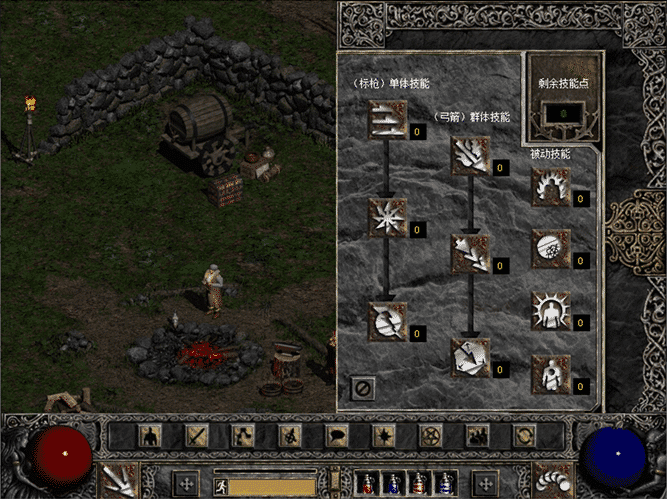Open the pentagram menu button
The image size is (667, 499).
(x=431, y=436)
